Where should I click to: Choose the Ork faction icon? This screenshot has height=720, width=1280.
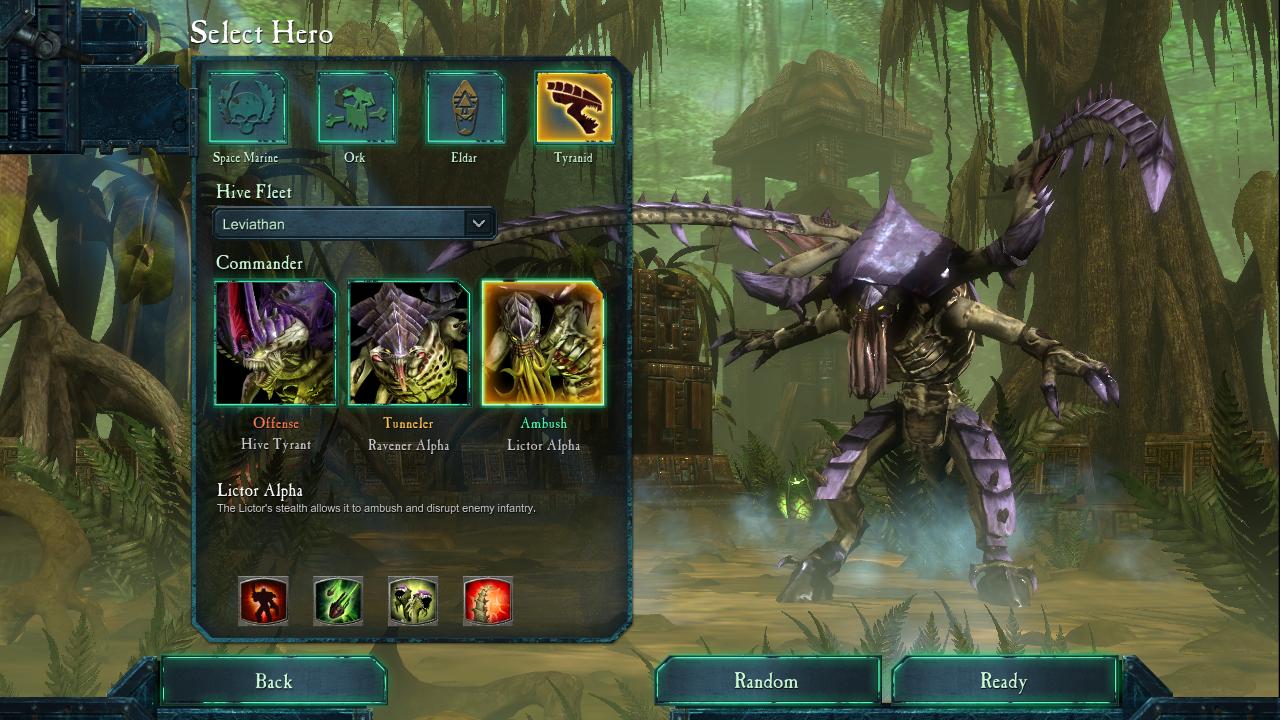pos(356,108)
